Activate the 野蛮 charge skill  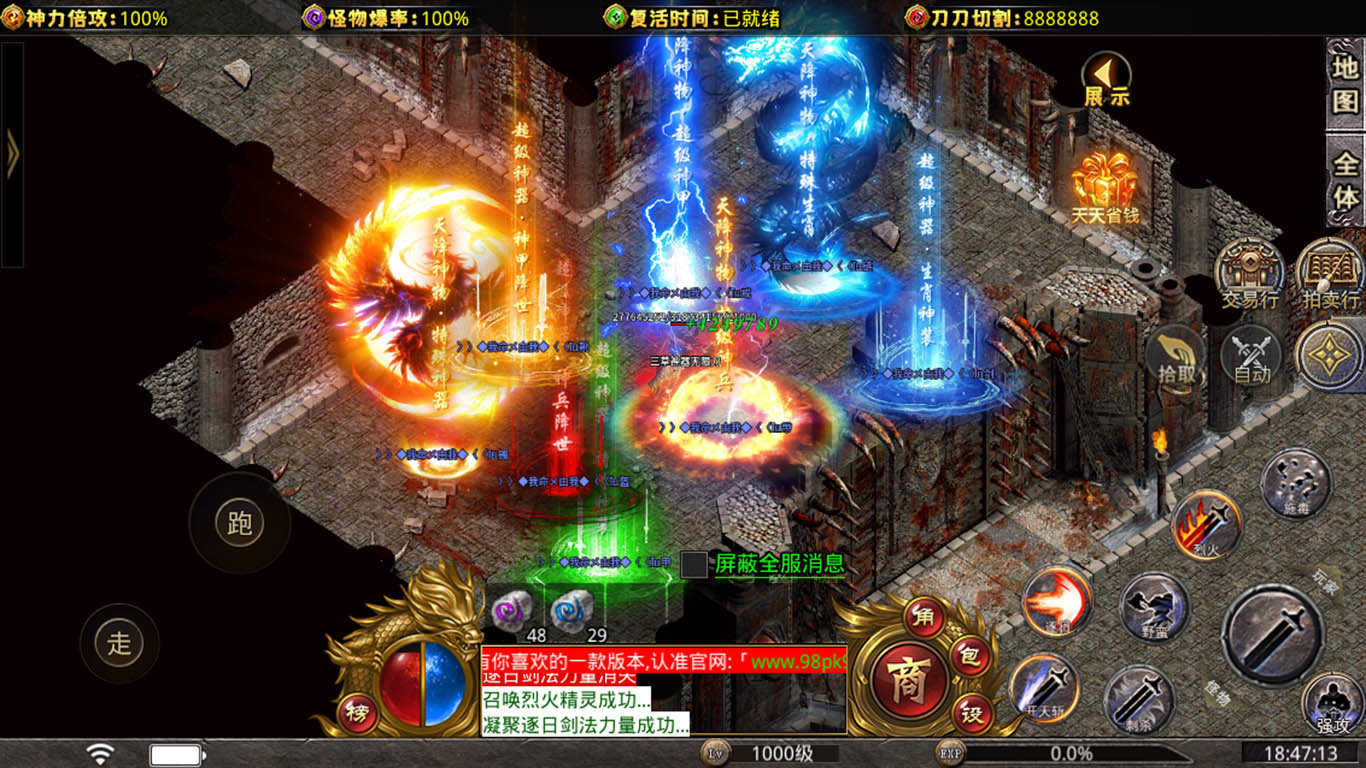click(x=1154, y=607)
